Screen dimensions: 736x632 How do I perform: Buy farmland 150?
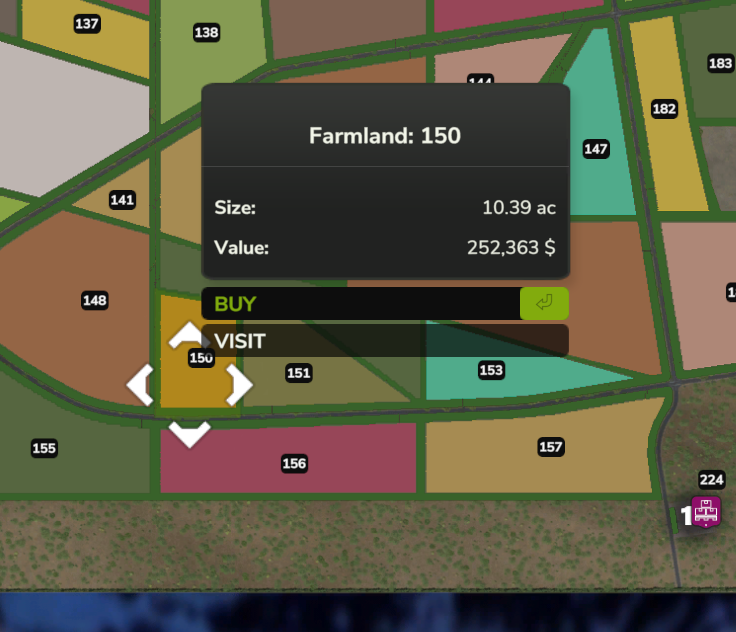[385, 303]
